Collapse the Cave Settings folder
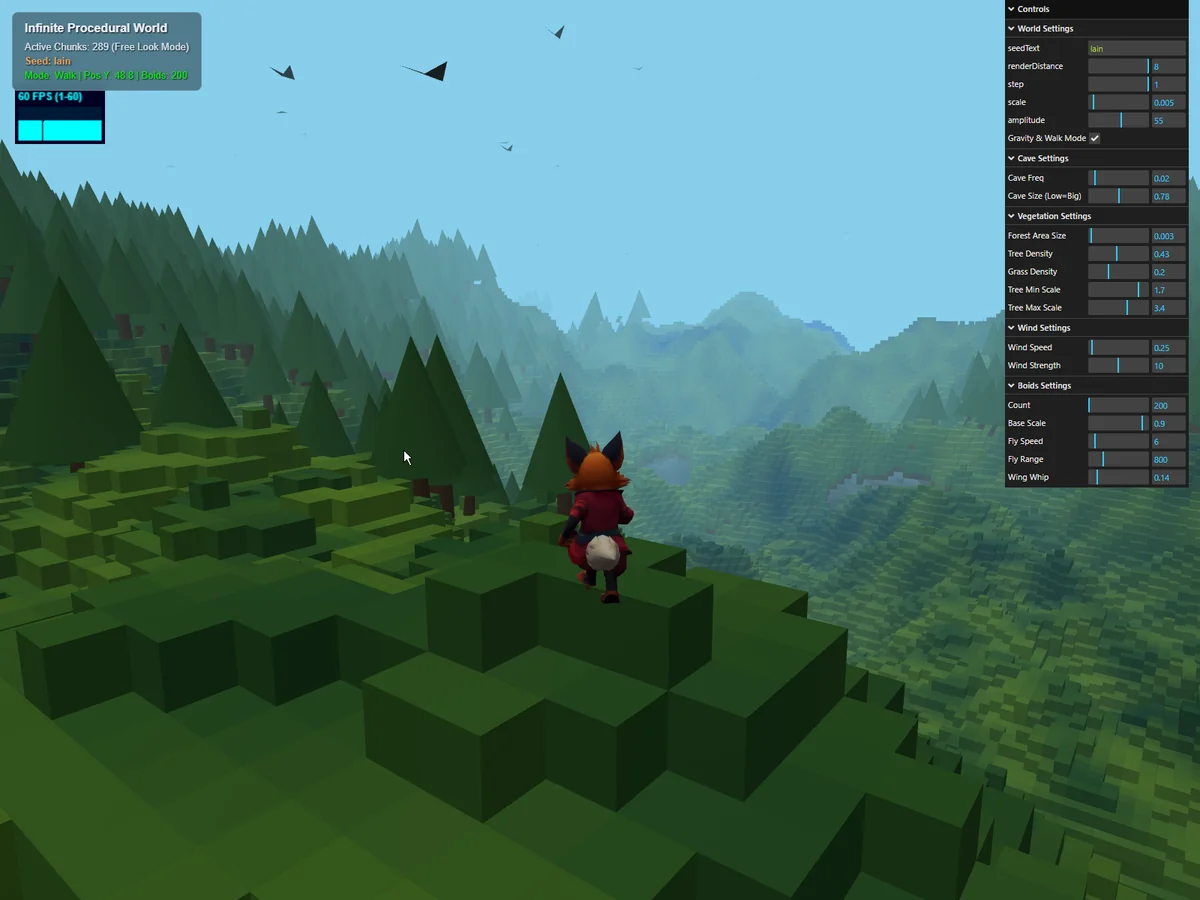This screenshot has width=1200, height=900. click(1042, 158)
